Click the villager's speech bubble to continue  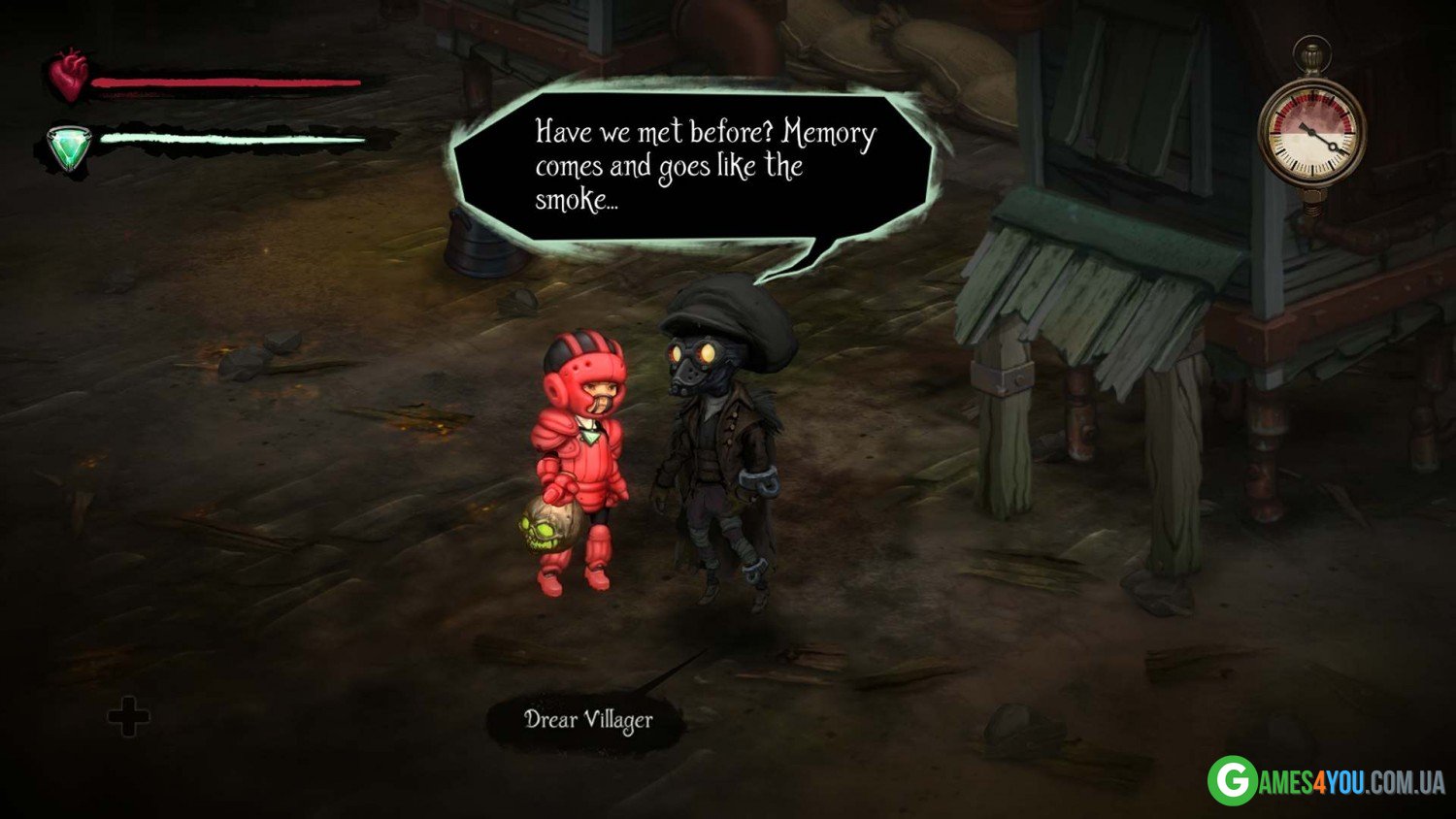(694, 165)
